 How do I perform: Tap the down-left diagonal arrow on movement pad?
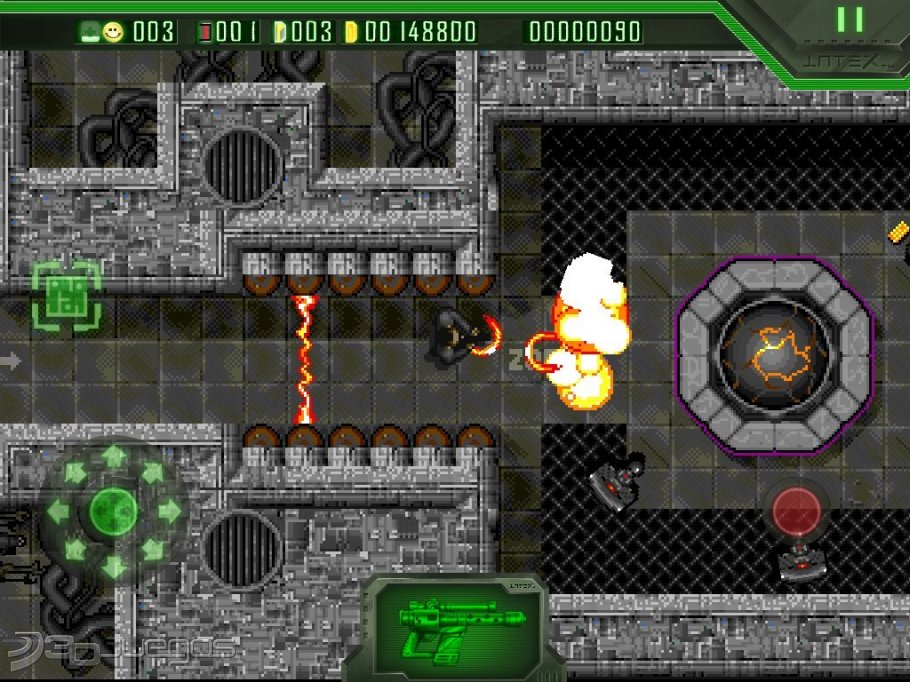point(75,550)
